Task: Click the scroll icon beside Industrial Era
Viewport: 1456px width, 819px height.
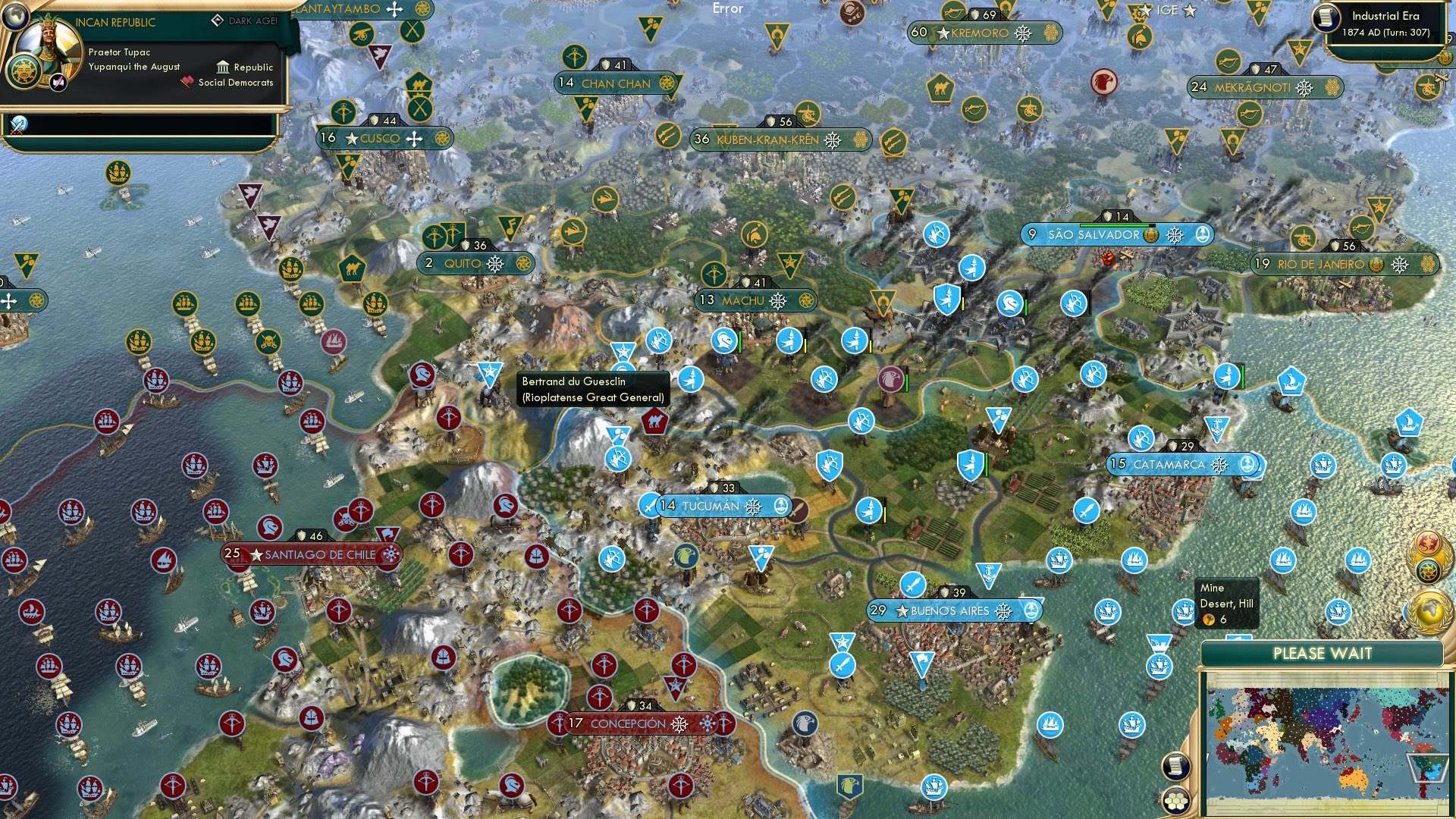Action: pyautogui.click(x=1326, y=18)
